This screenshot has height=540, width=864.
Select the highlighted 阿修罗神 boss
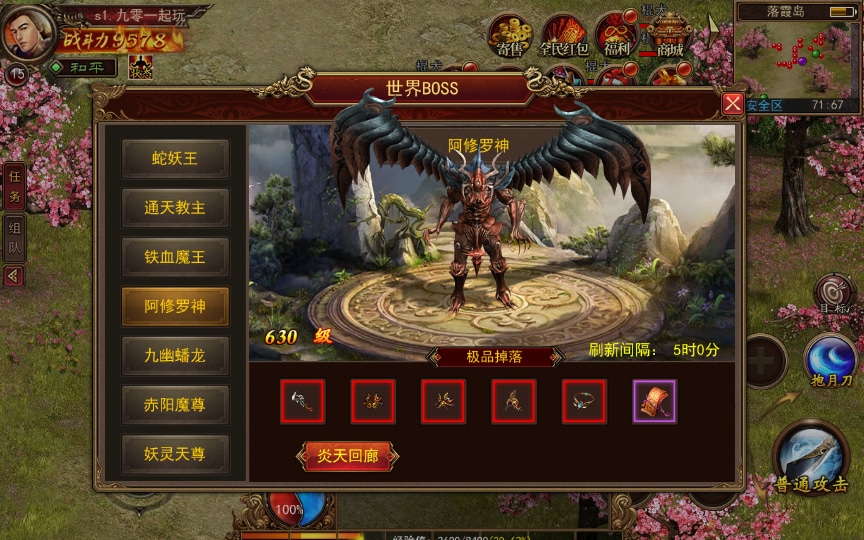(x=175, y=306)
